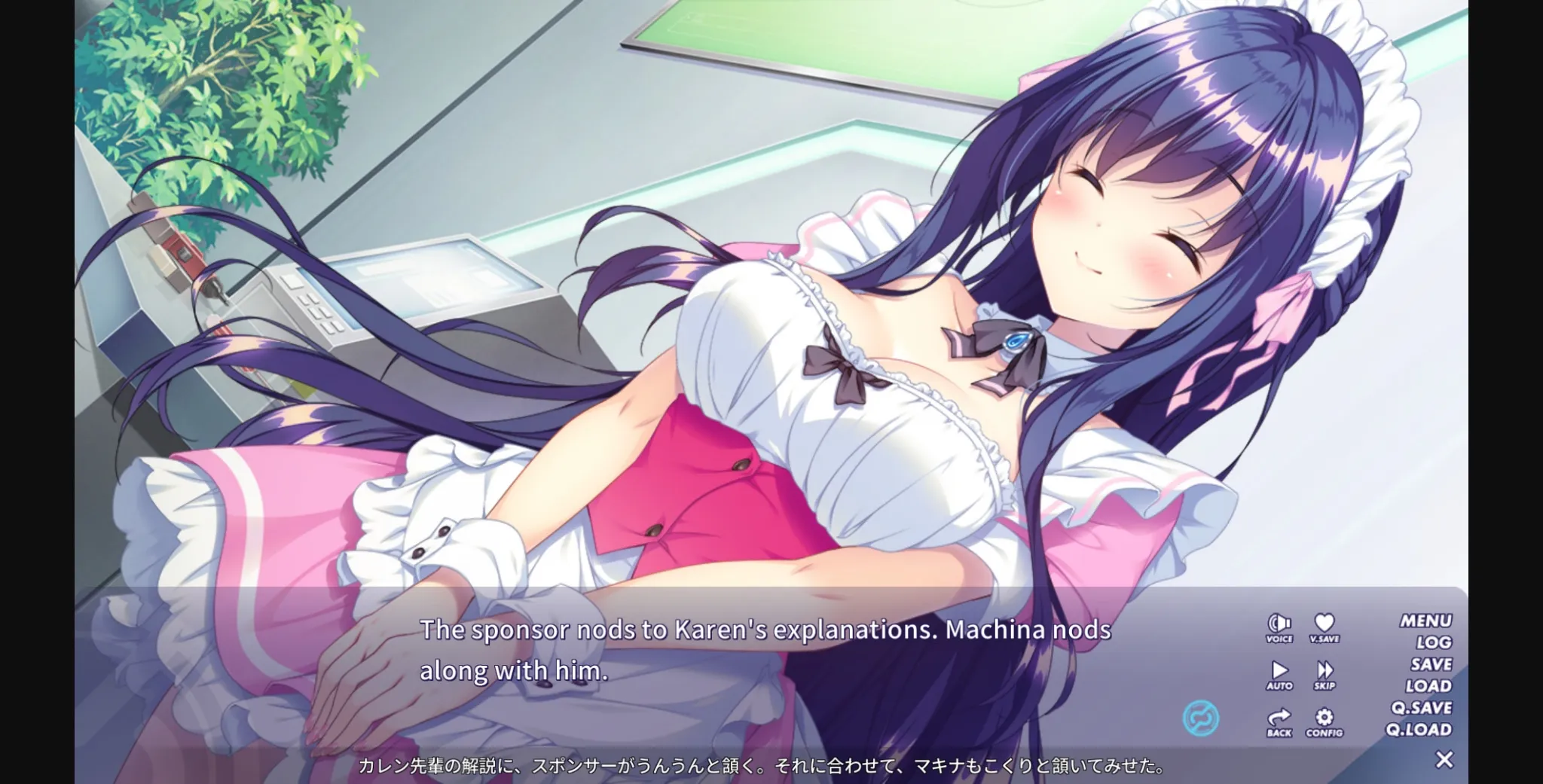Perform a quick save with Q.SAVE
Screen dimensions: 1543x784
pyautogui.click(x=1422, y=708)
